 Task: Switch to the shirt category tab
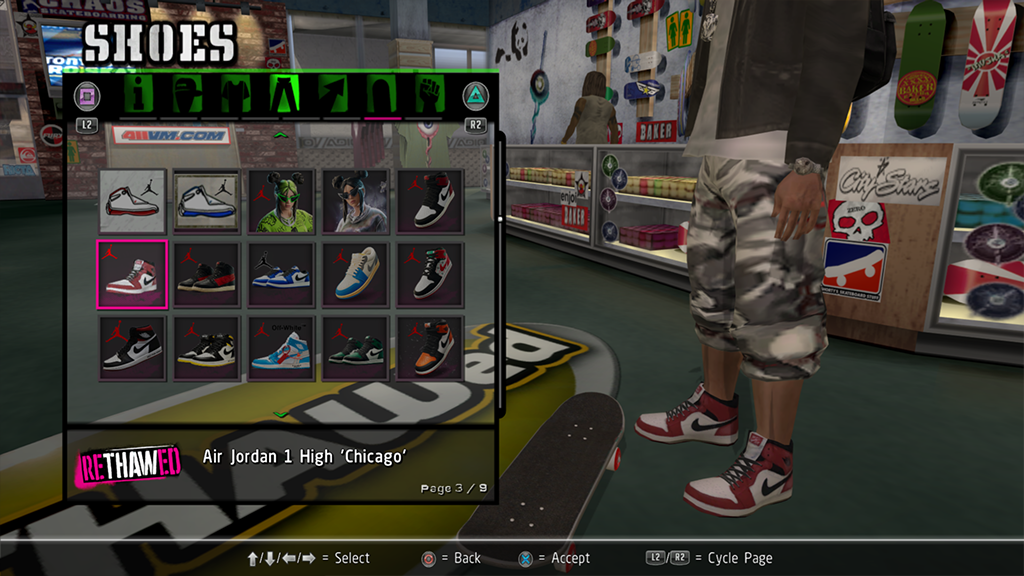coord(235,95)
